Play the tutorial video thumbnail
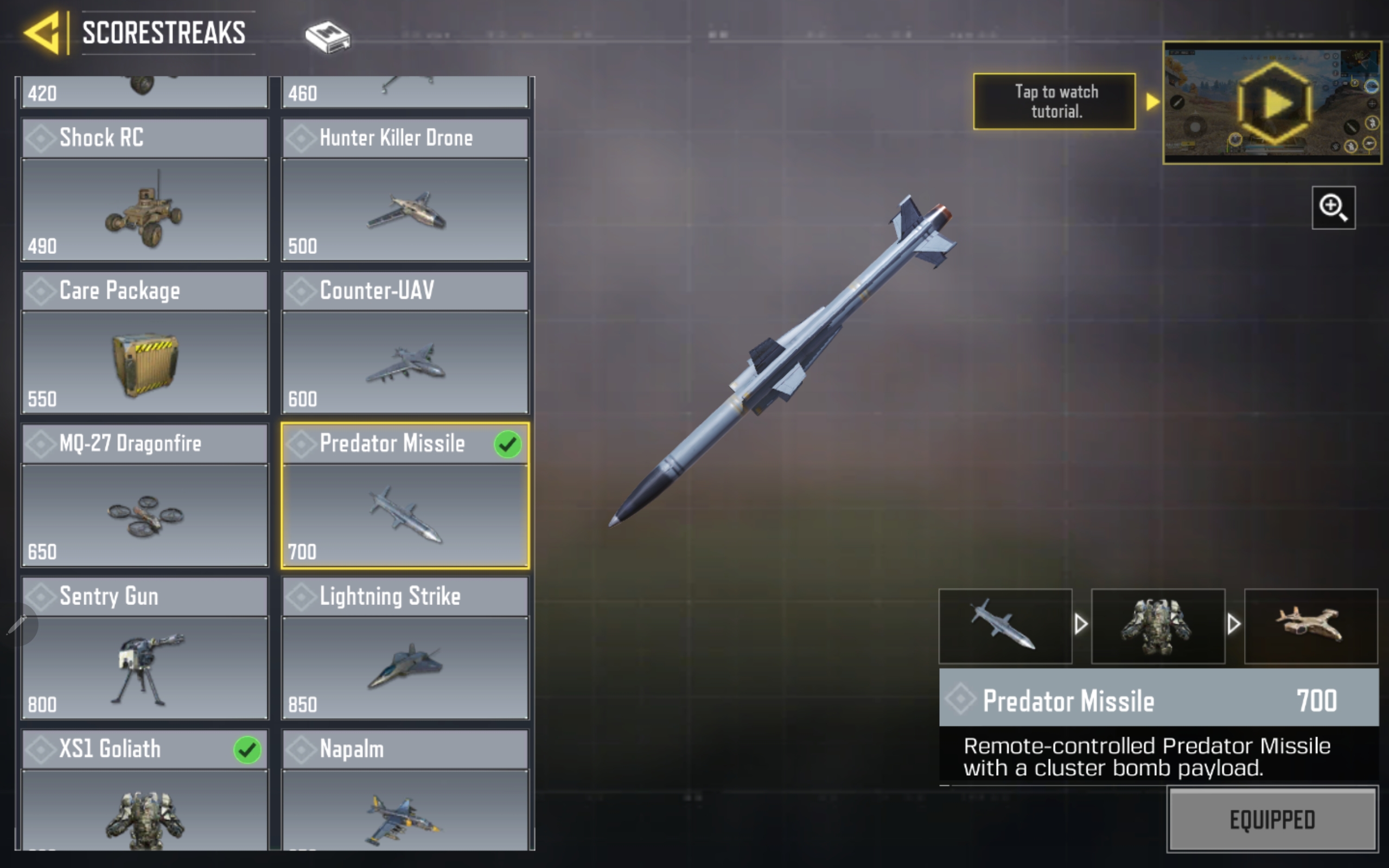This screenshot has height=868, width=1389. pos(1272,103)
